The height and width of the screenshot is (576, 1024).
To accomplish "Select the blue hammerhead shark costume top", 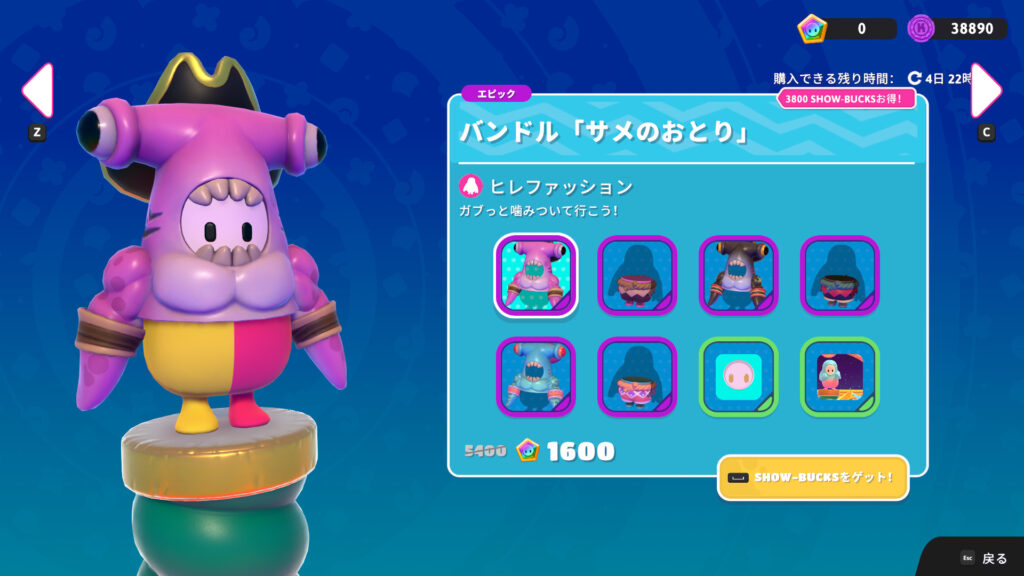I will pos(535,377).
